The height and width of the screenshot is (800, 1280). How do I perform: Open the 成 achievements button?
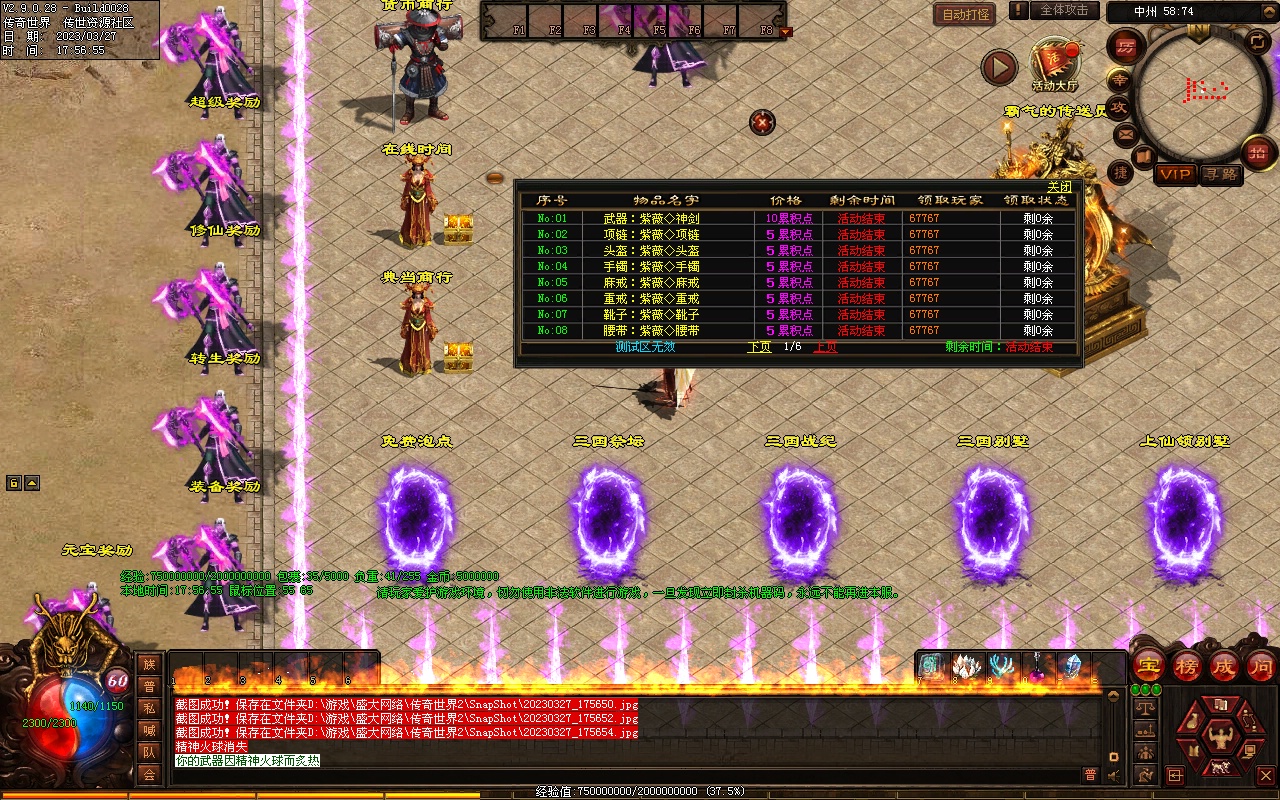(x=1224, y=666)
